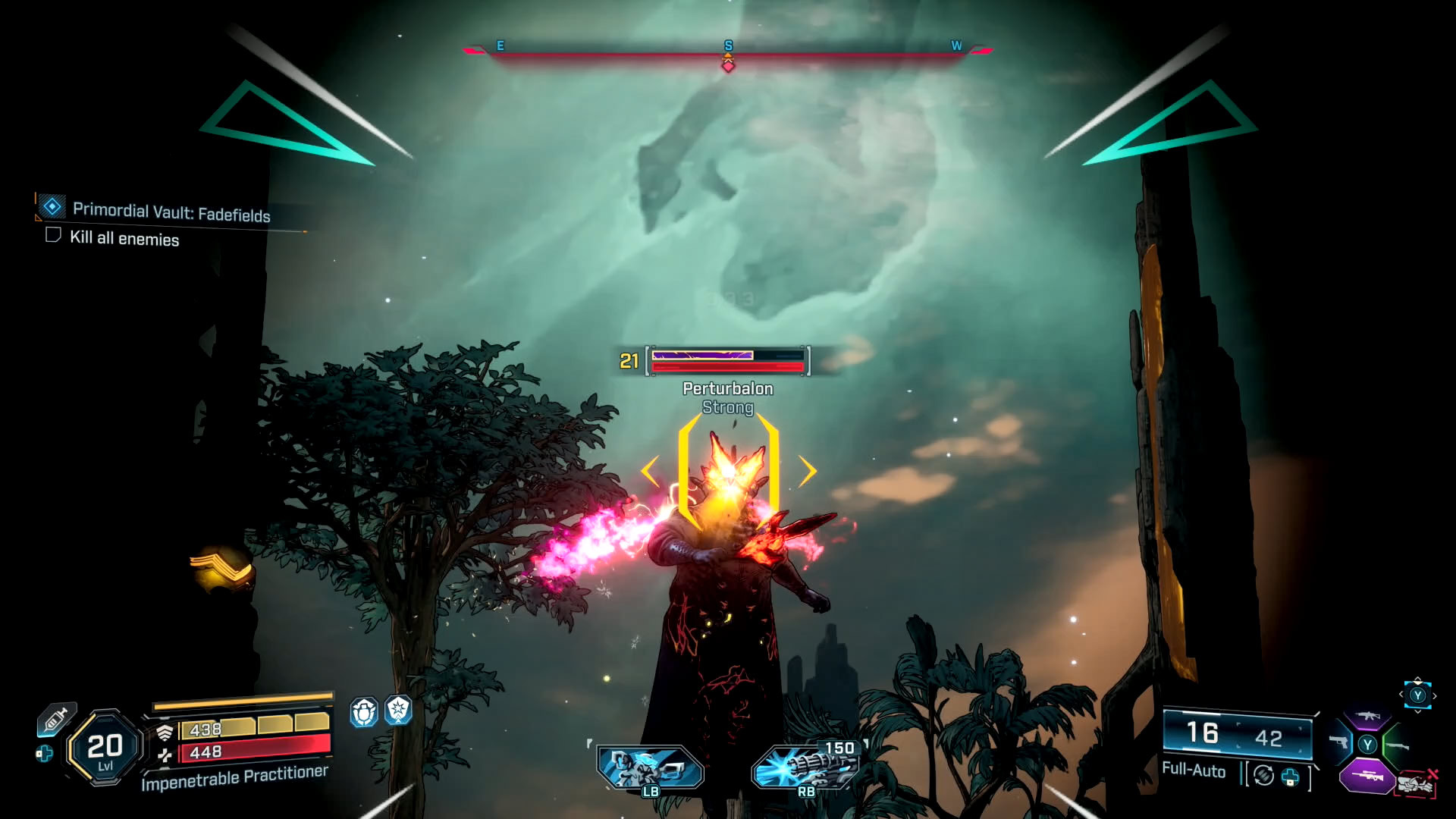Tick the Kill all enemies objective checkbox
This screenshot has height=819, width=1456.
(x=53, y=235)
